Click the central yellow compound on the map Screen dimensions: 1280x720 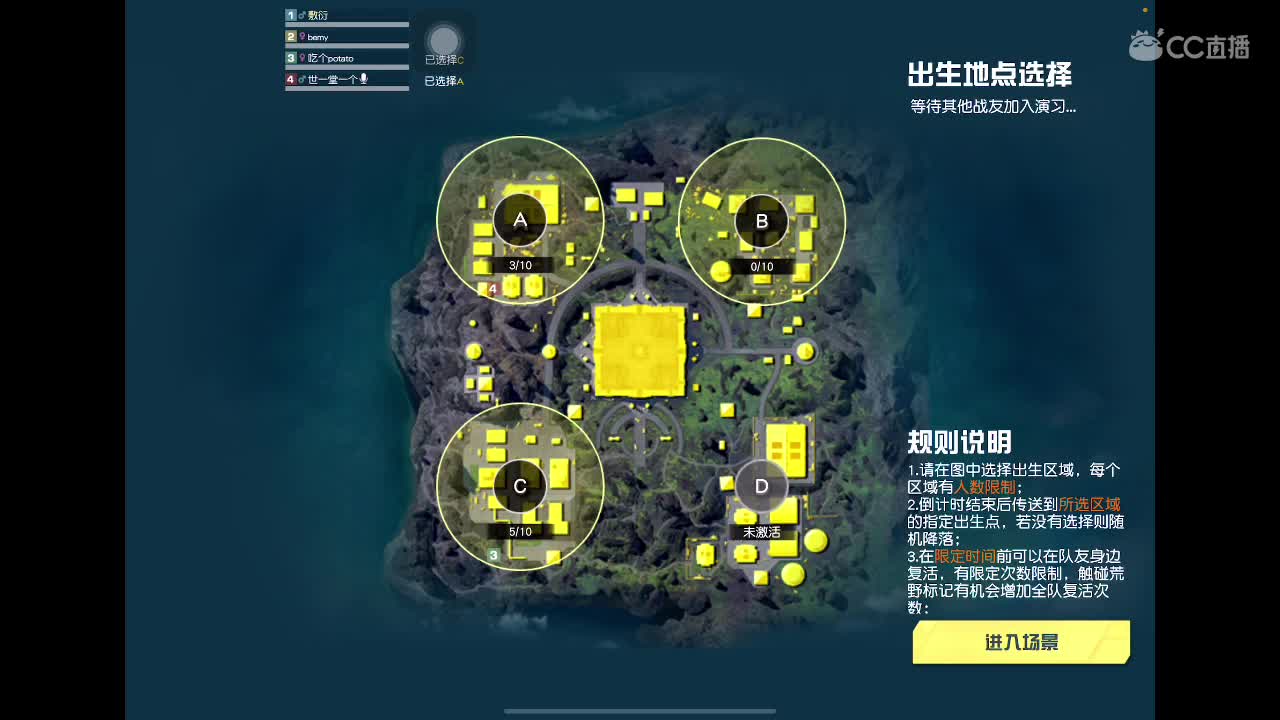point(640,352)
